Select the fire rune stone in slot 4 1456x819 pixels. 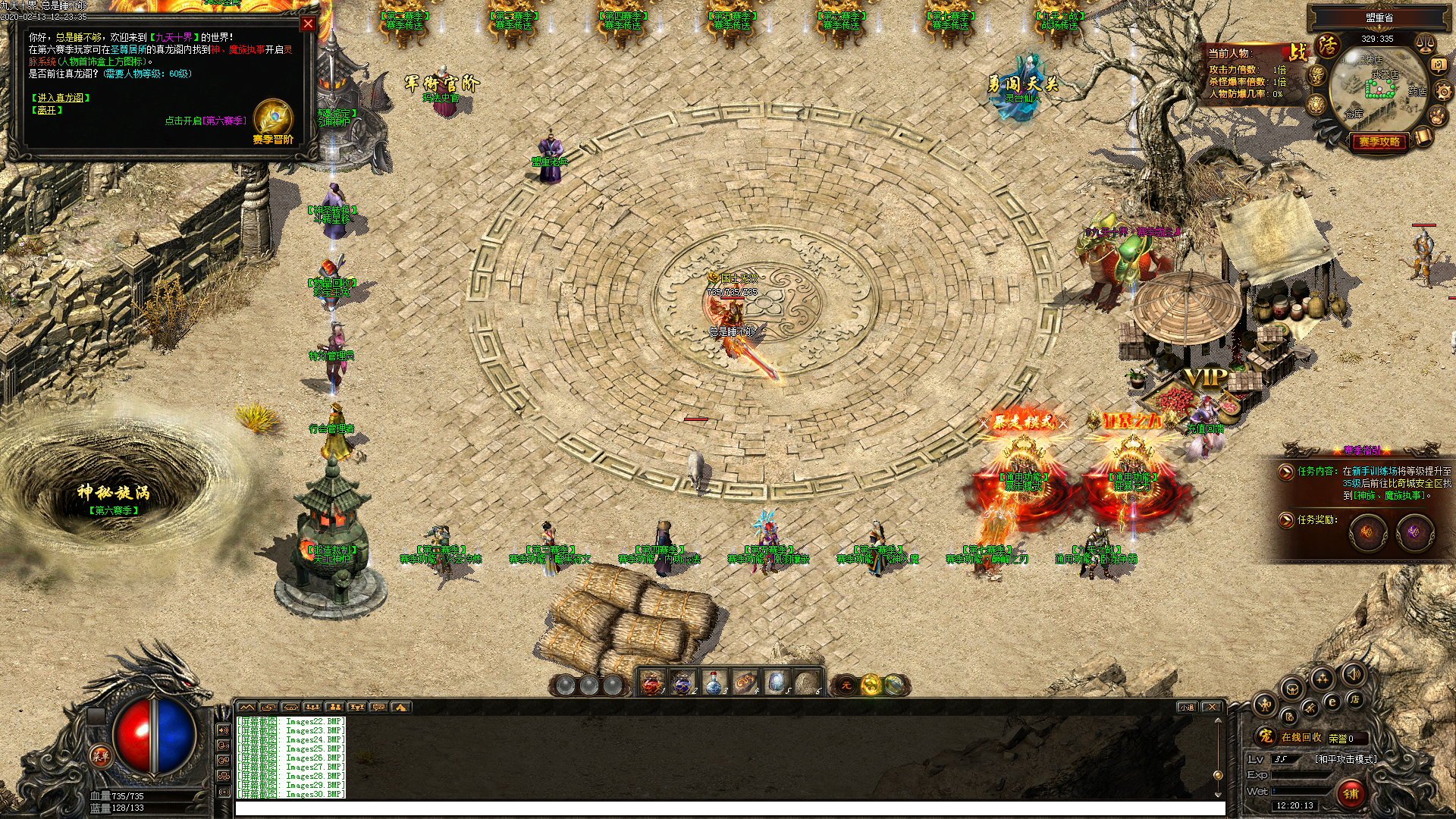pos(745,683)
